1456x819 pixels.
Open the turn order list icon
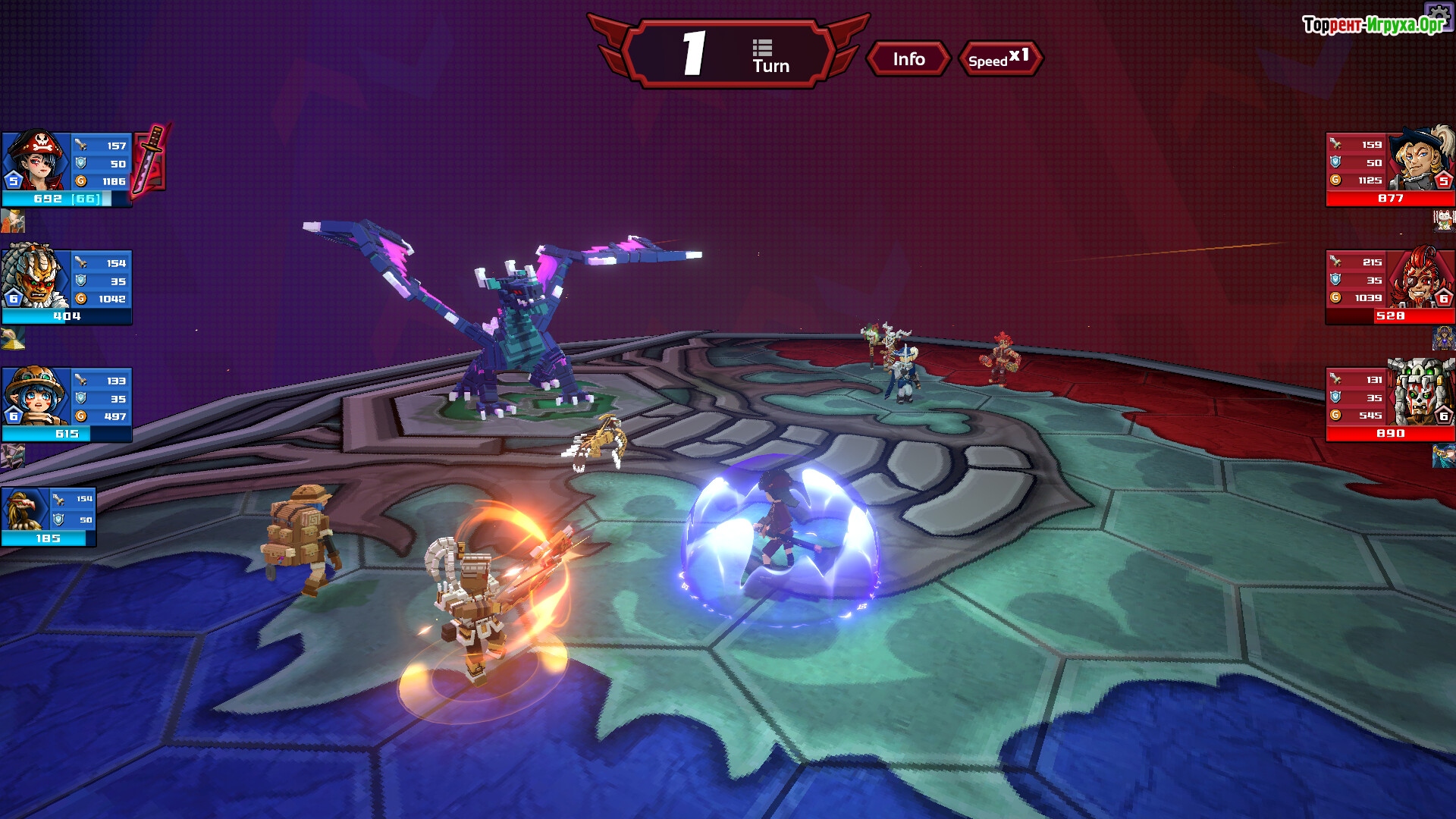[x=762, y=49]
